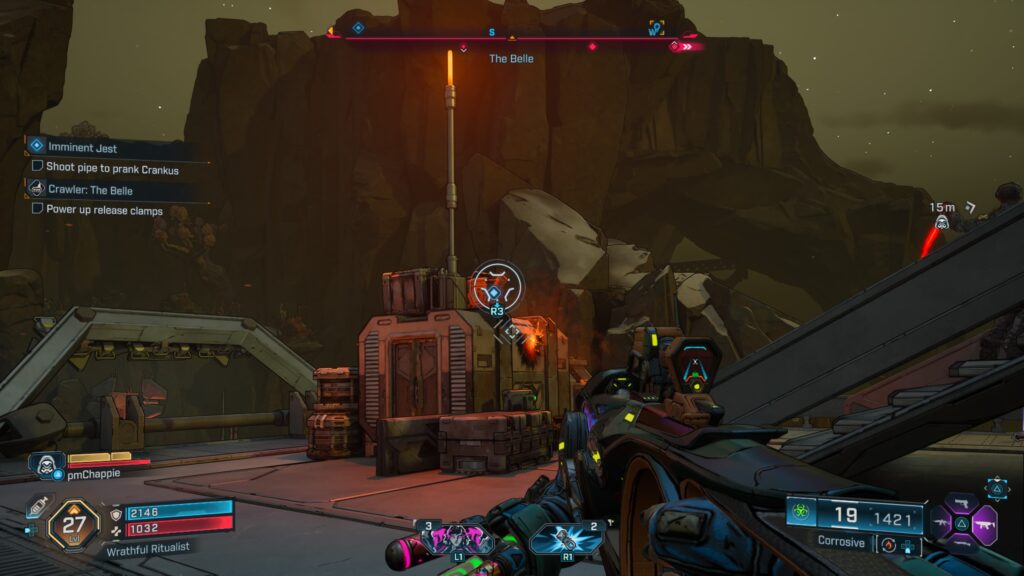
Task: Open the level 27 character badge
Action: point(74,523)
